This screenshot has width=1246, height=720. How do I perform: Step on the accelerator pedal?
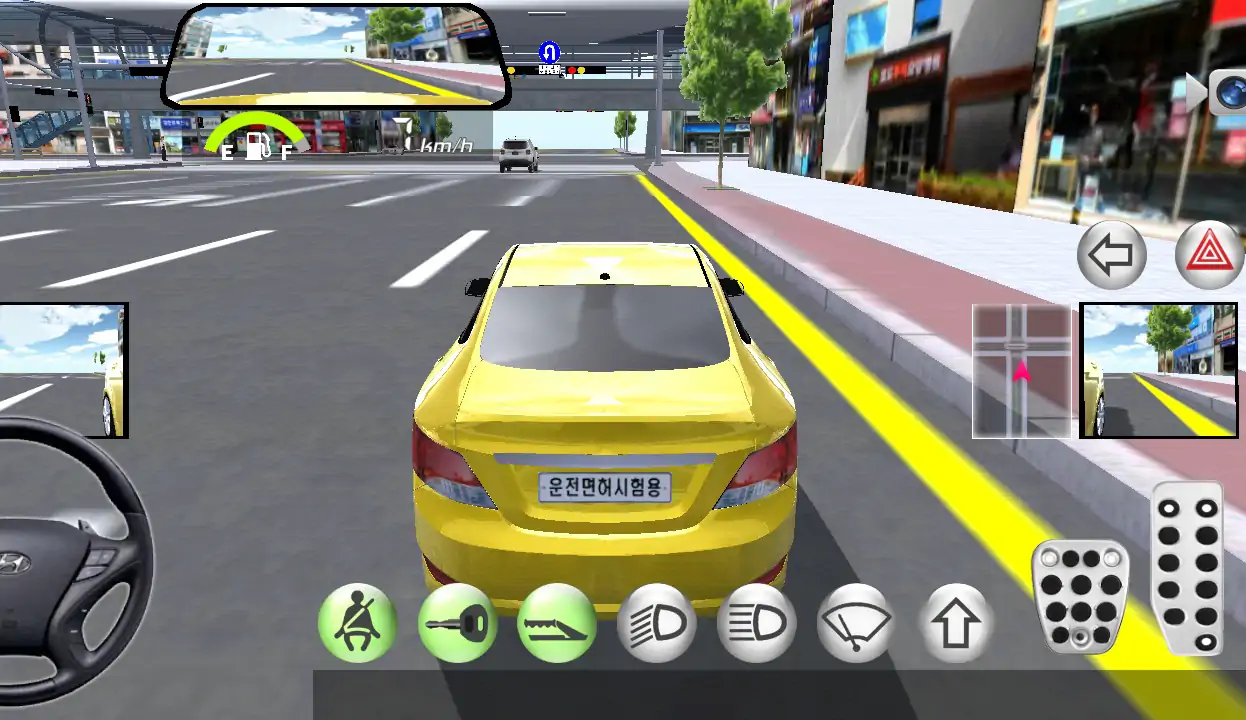click(x=1187, y=568)
